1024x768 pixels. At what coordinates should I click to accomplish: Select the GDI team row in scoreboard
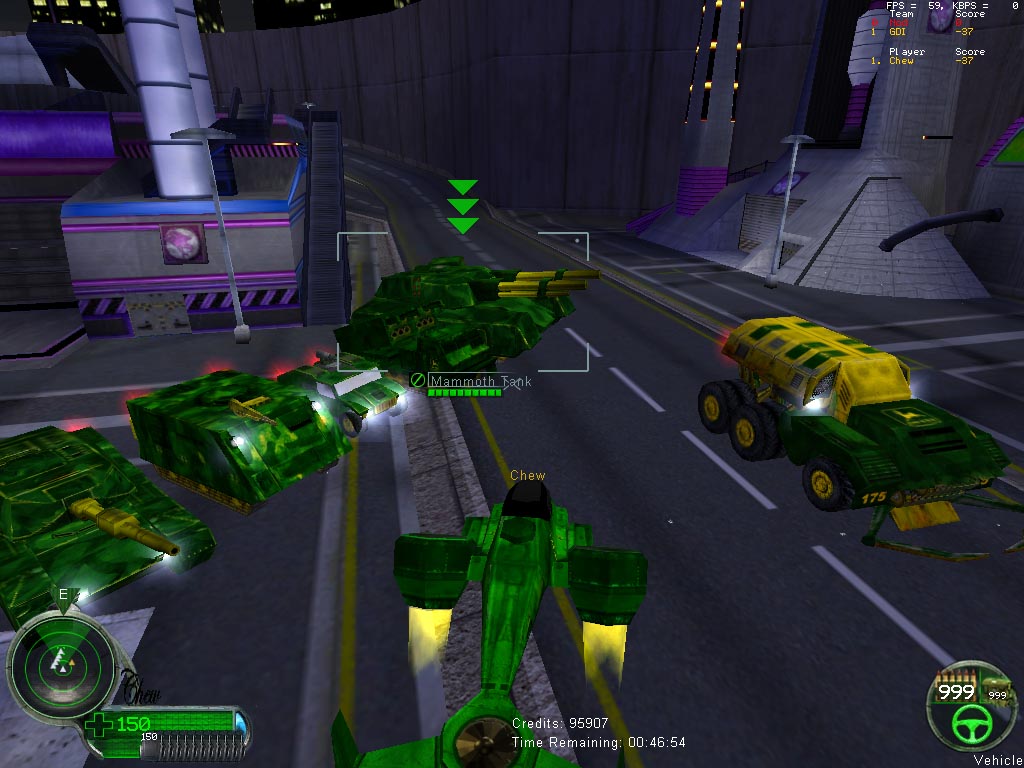(x=898, y=32)
